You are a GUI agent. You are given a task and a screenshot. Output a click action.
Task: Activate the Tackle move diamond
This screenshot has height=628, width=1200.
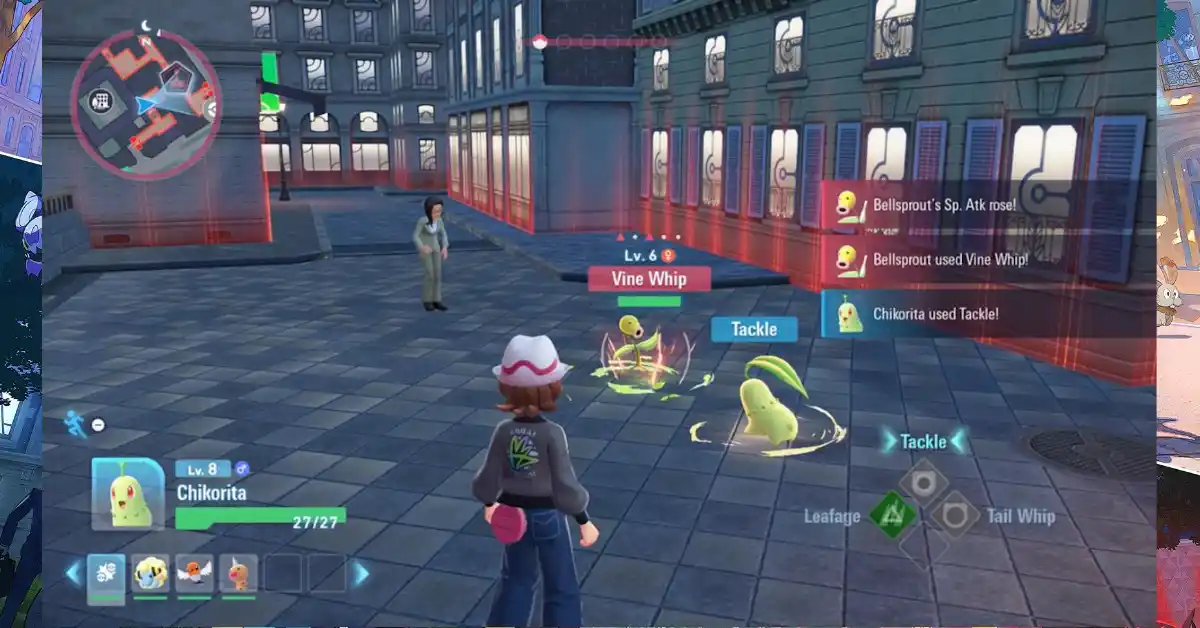[x=922, y=481]
